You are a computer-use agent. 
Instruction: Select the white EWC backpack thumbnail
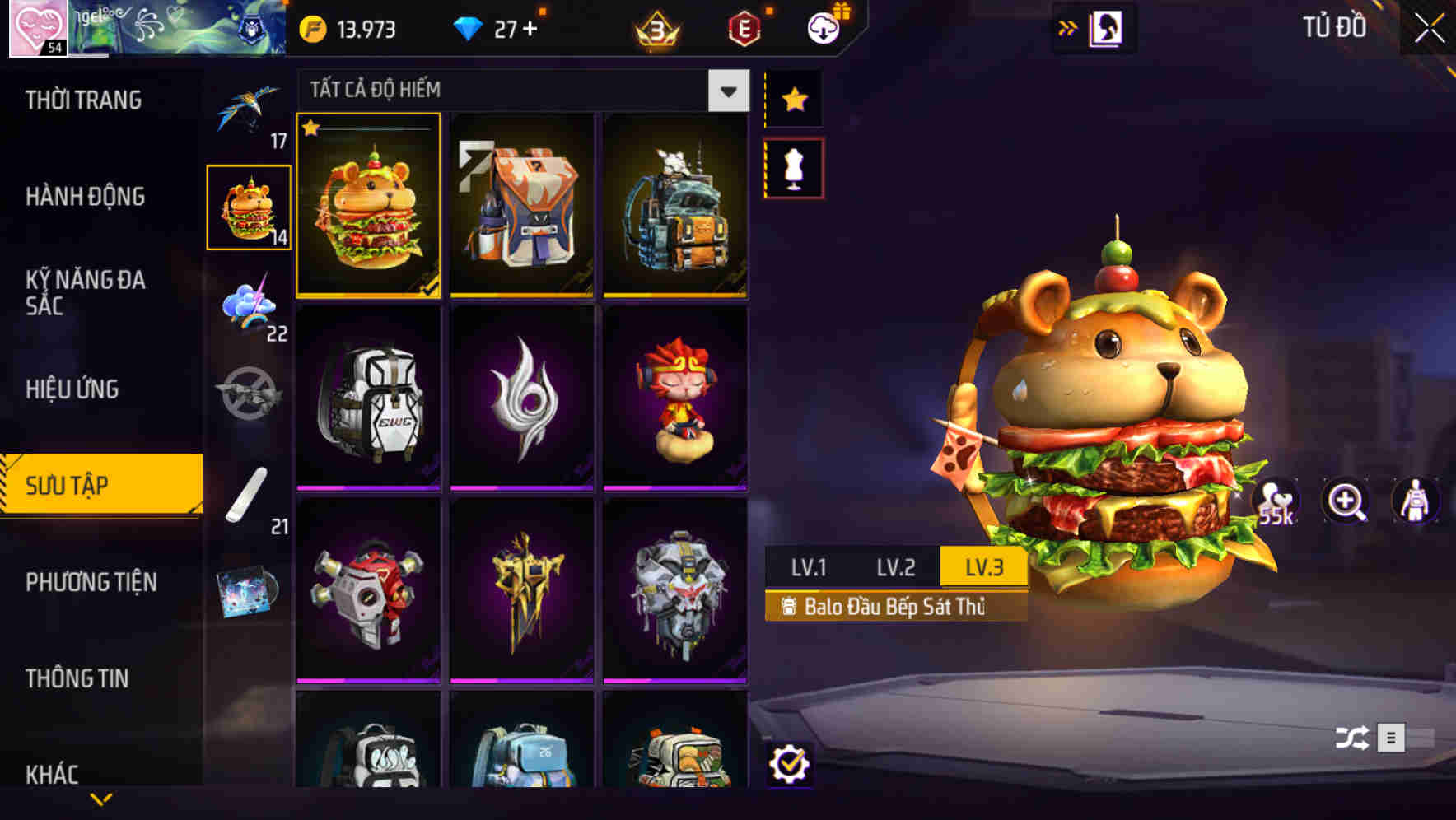tap(368, 398)
